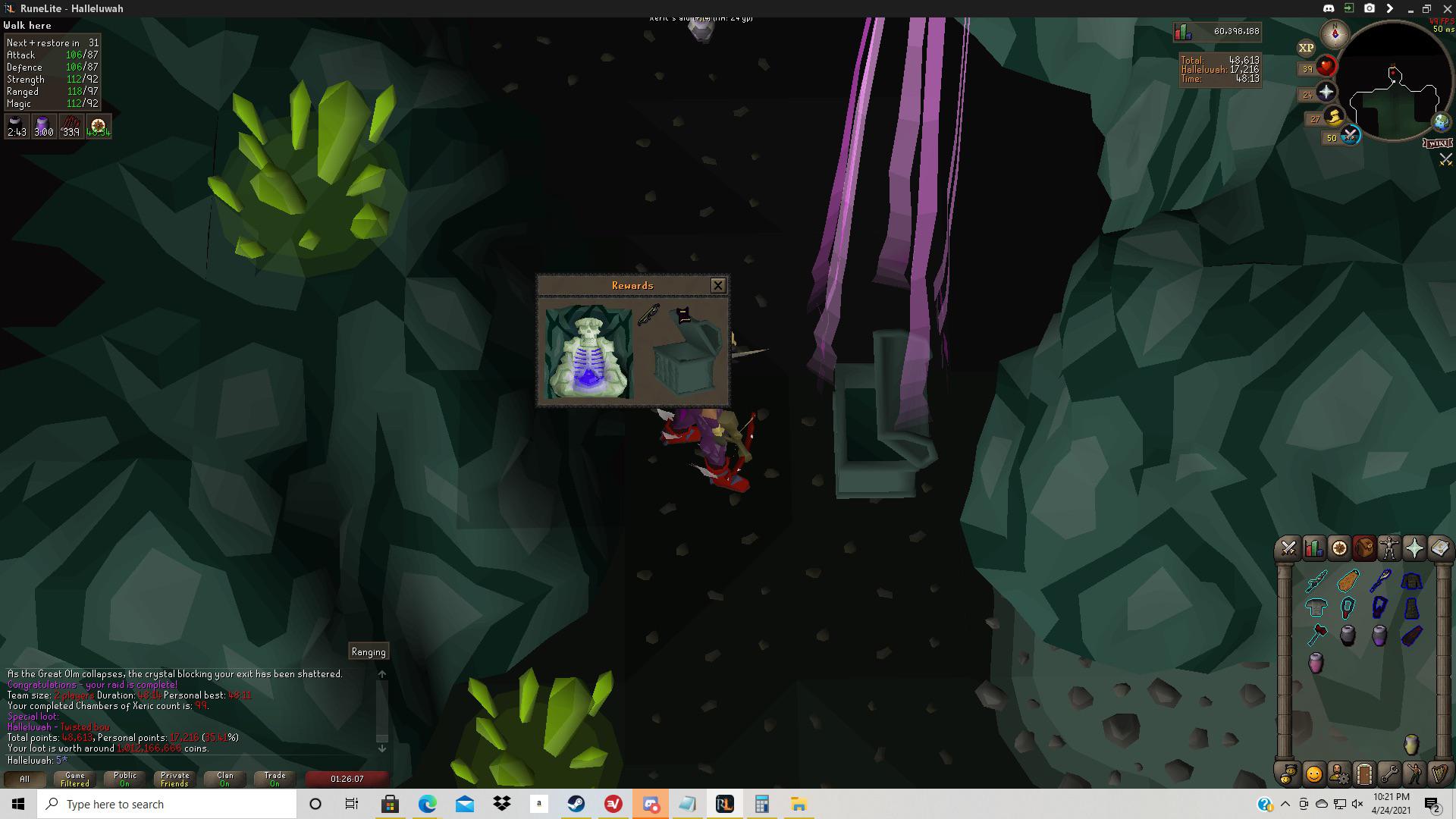This screenshot has height=819, width=1456.
Task: Toggle Public chat off
Action: click(x=124, y=778)
